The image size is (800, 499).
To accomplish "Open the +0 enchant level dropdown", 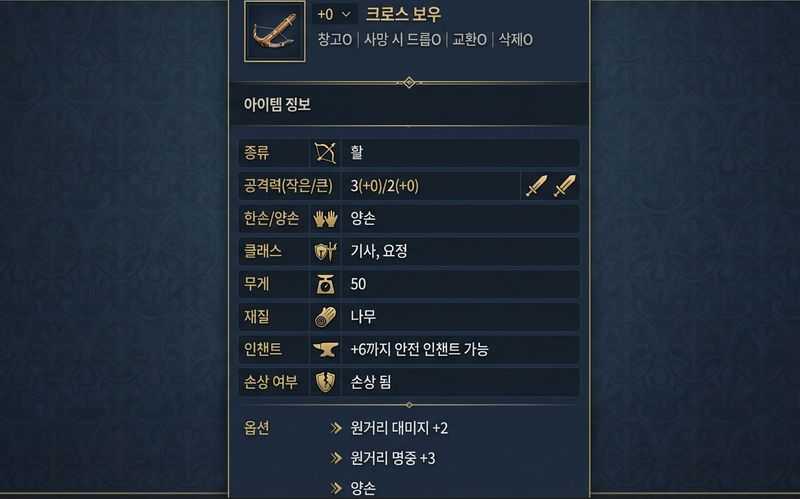I will 335,14.
